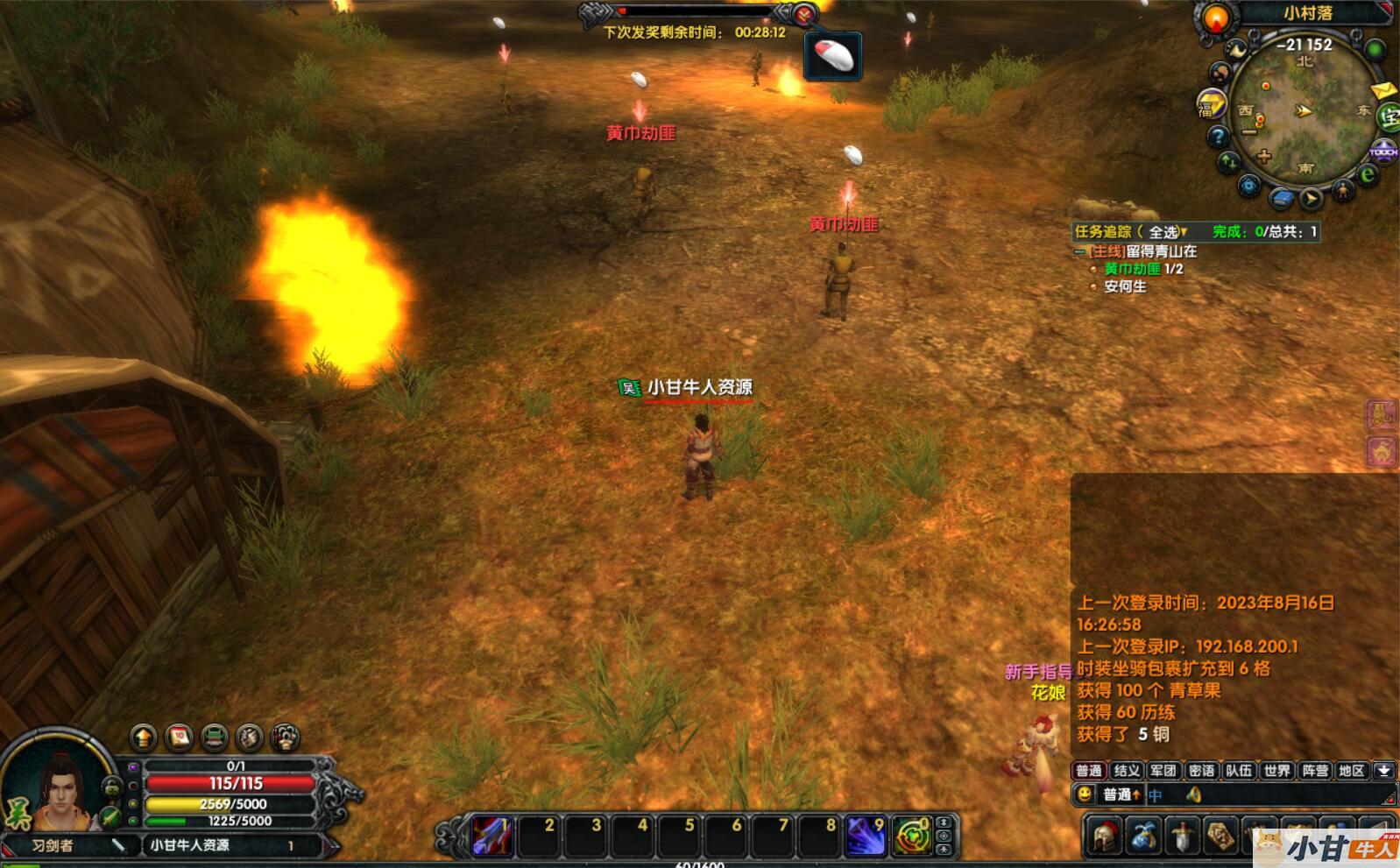1400x868 pixels.
Task: Open the smiley emoji picker in chat
Action: pyautogui.click(x=1085, y=794)
